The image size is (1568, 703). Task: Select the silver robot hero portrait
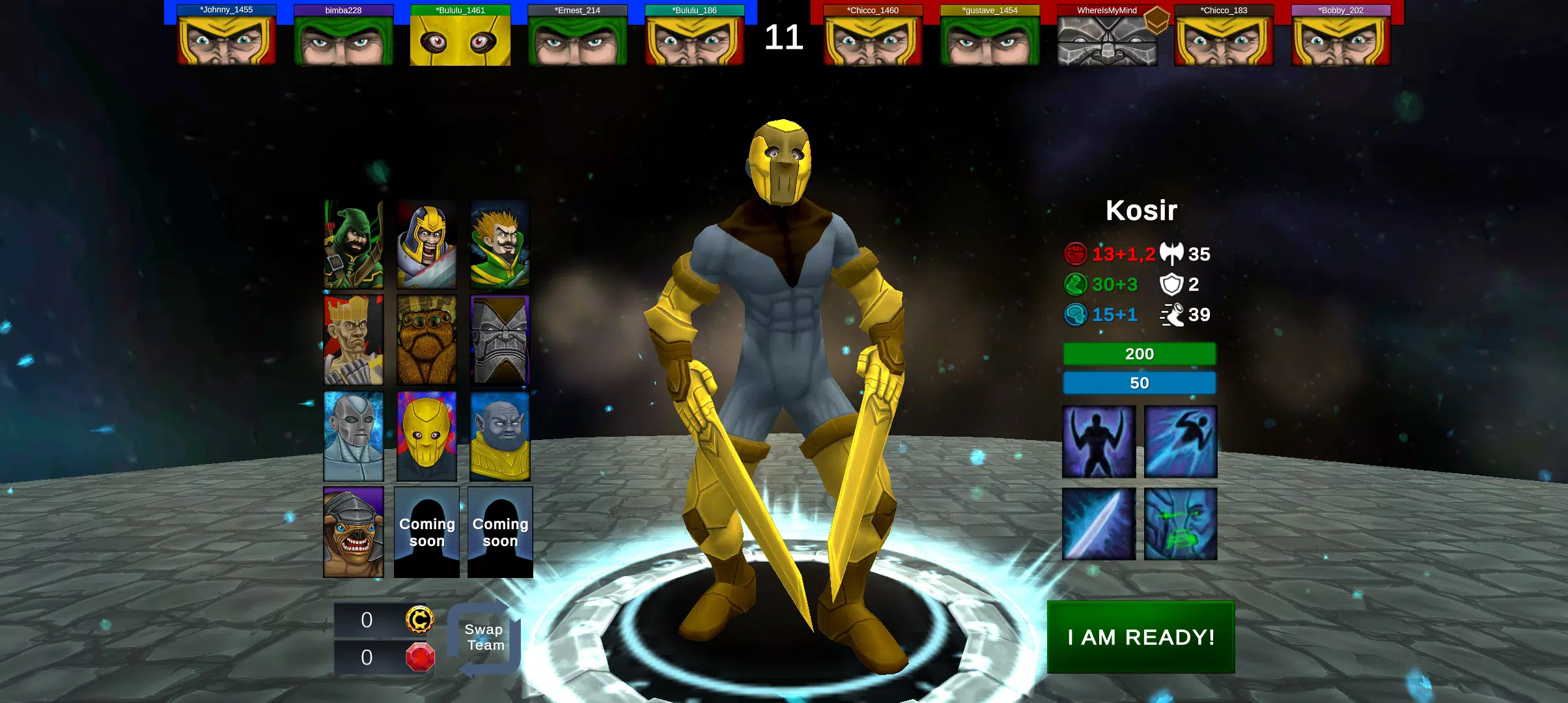[353, 433]
